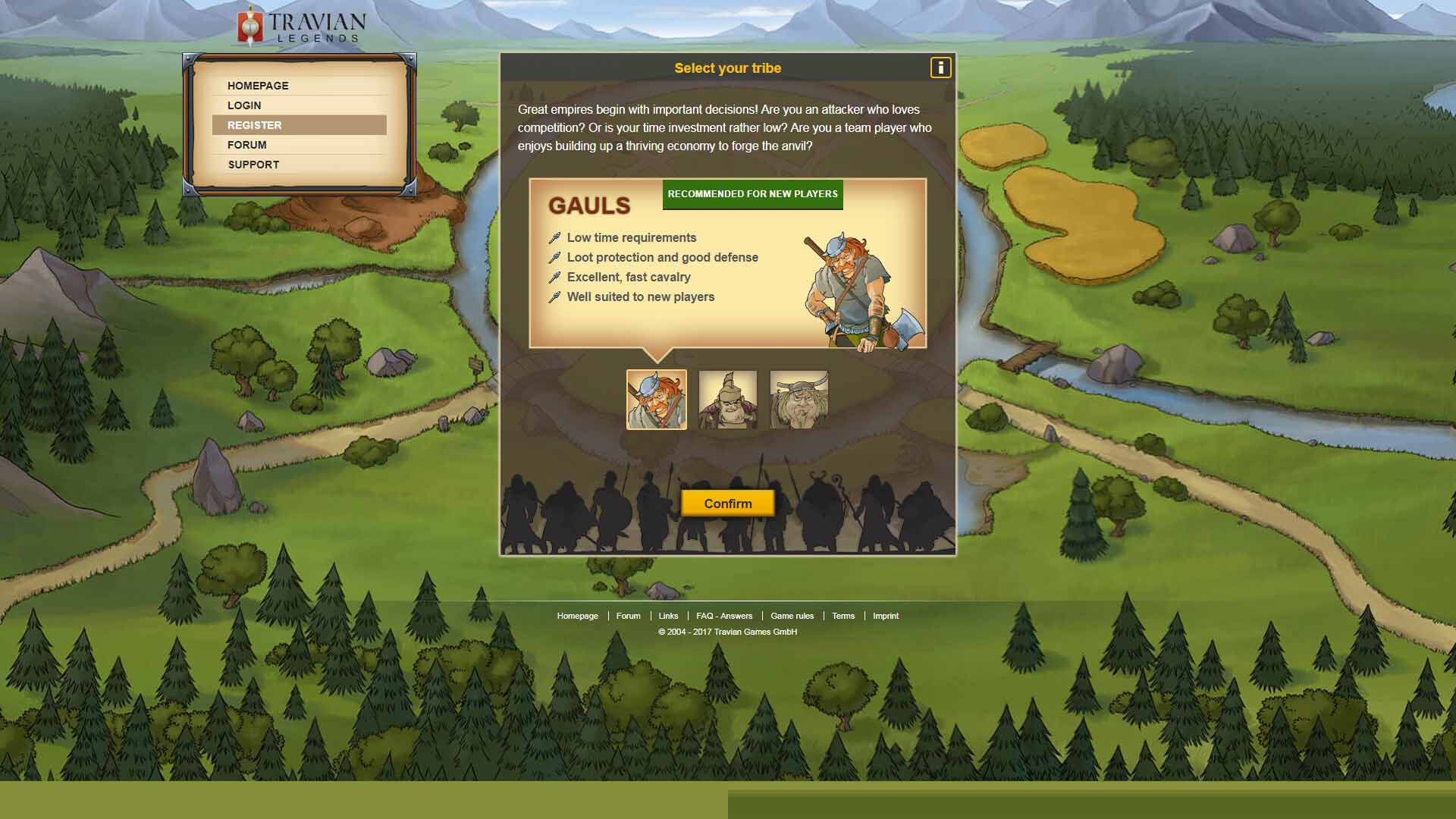Screen dimensions: 1456x819
Task: Click the Travian Legends logo
Action: [302, 26]
